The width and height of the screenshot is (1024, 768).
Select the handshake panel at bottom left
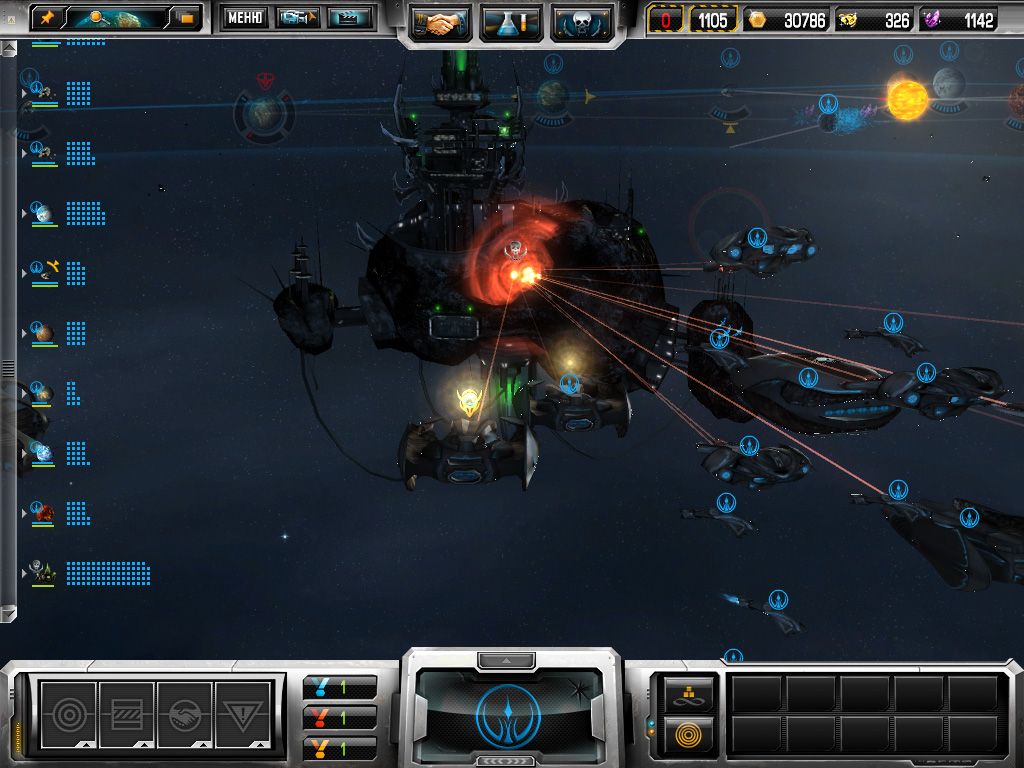tap(185, 714)
